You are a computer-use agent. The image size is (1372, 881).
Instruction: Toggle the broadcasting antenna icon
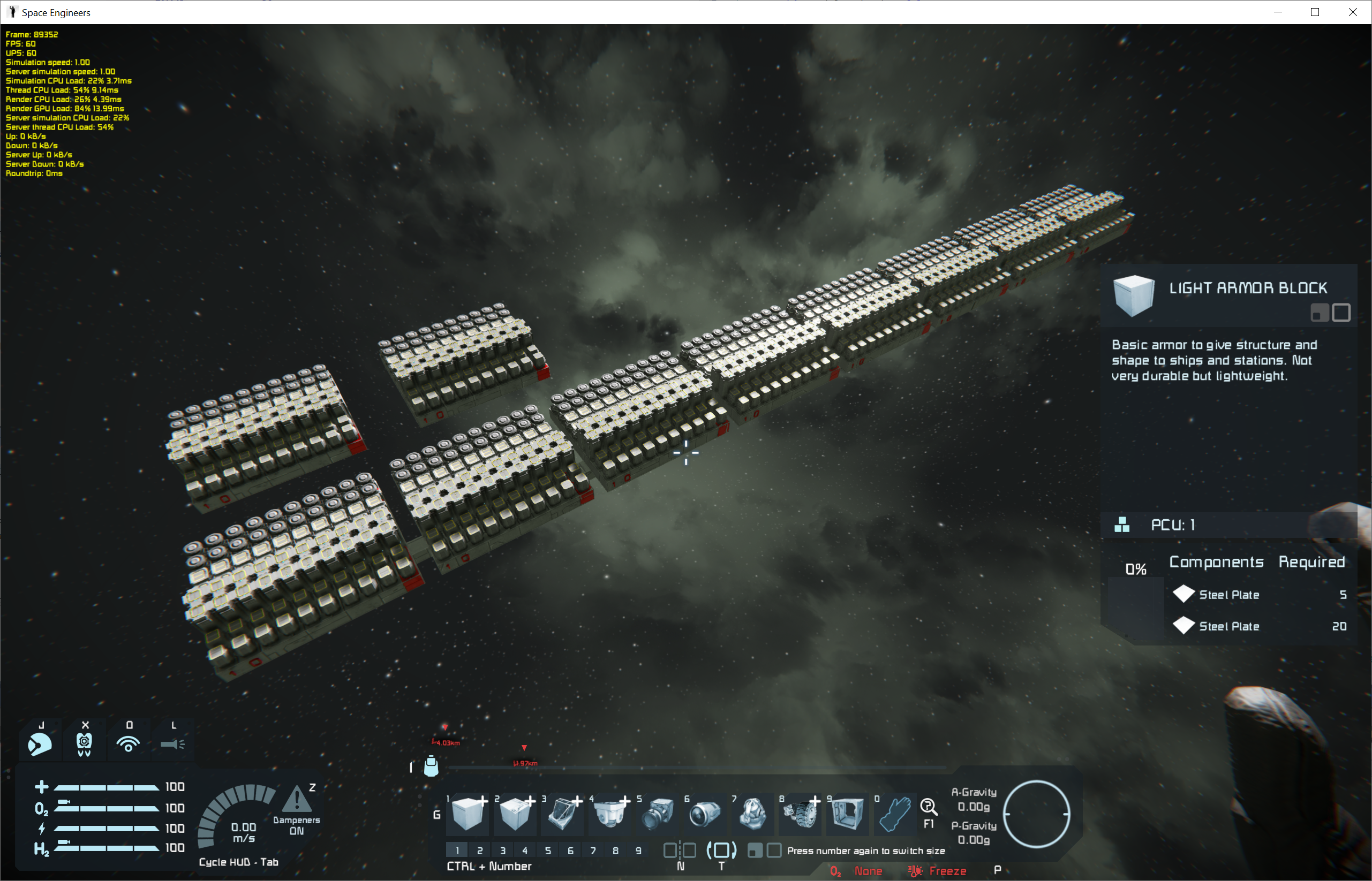[128, 743]
